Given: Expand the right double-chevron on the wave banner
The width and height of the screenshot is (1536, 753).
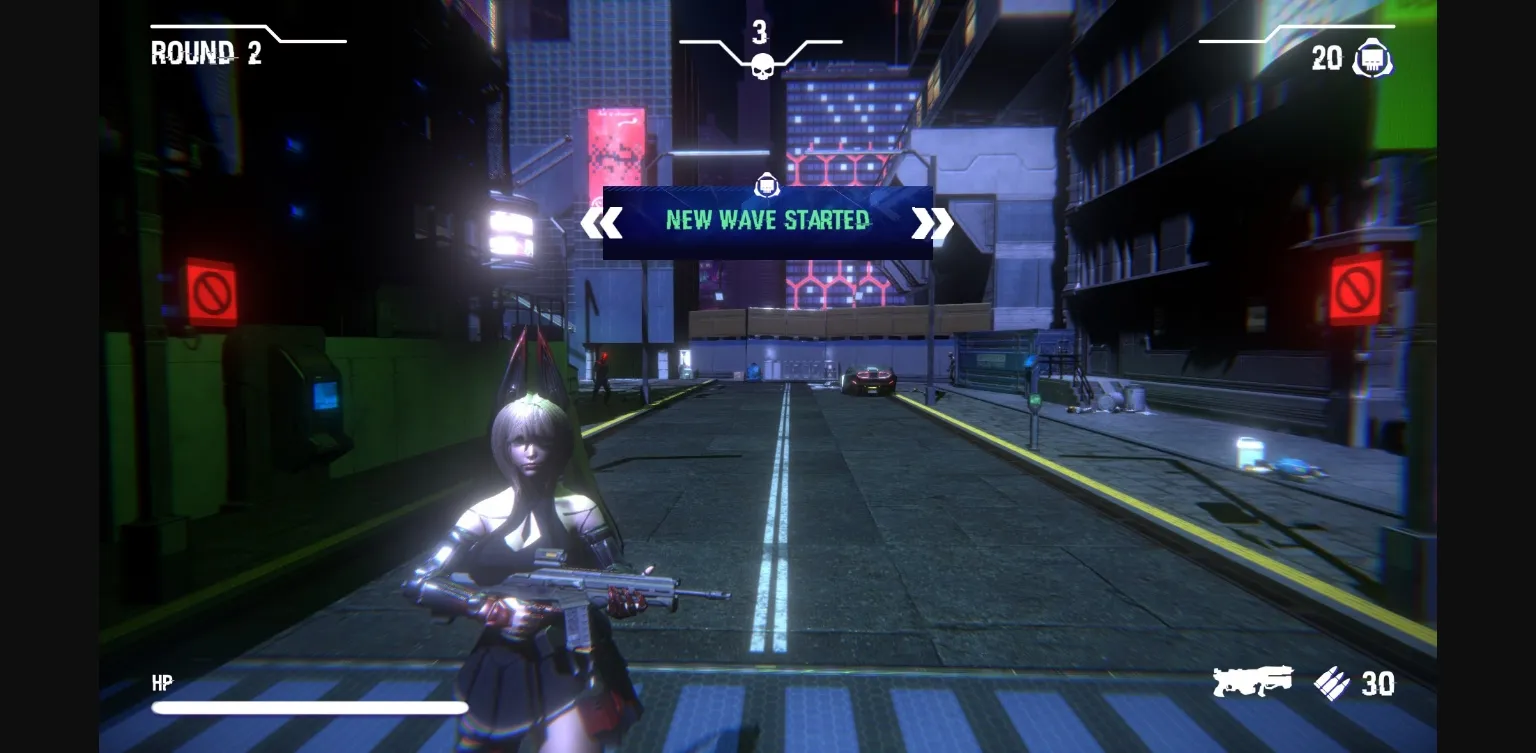Looking at the screenshot, I should pyautogui.click(x=933, y=223).
